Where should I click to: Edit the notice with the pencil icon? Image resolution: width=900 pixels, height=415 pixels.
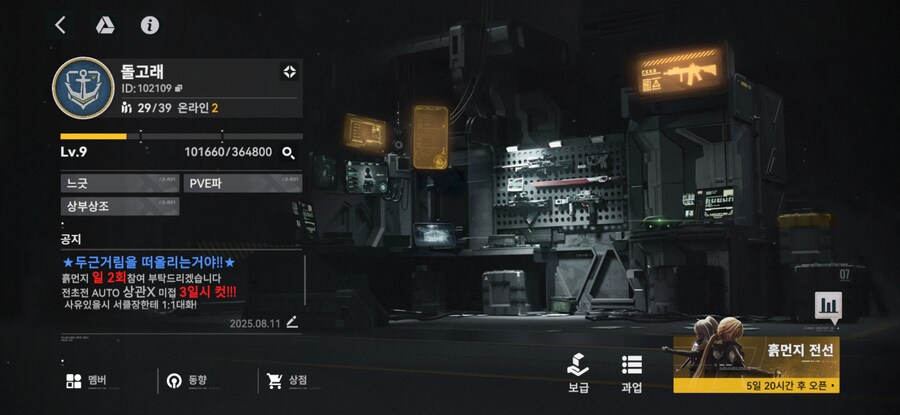(292, 322)
